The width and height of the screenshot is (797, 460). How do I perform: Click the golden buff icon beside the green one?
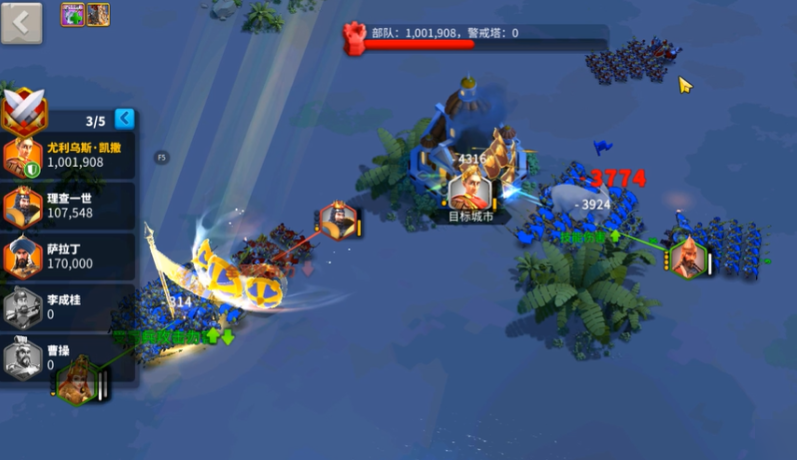click(98, 14)
